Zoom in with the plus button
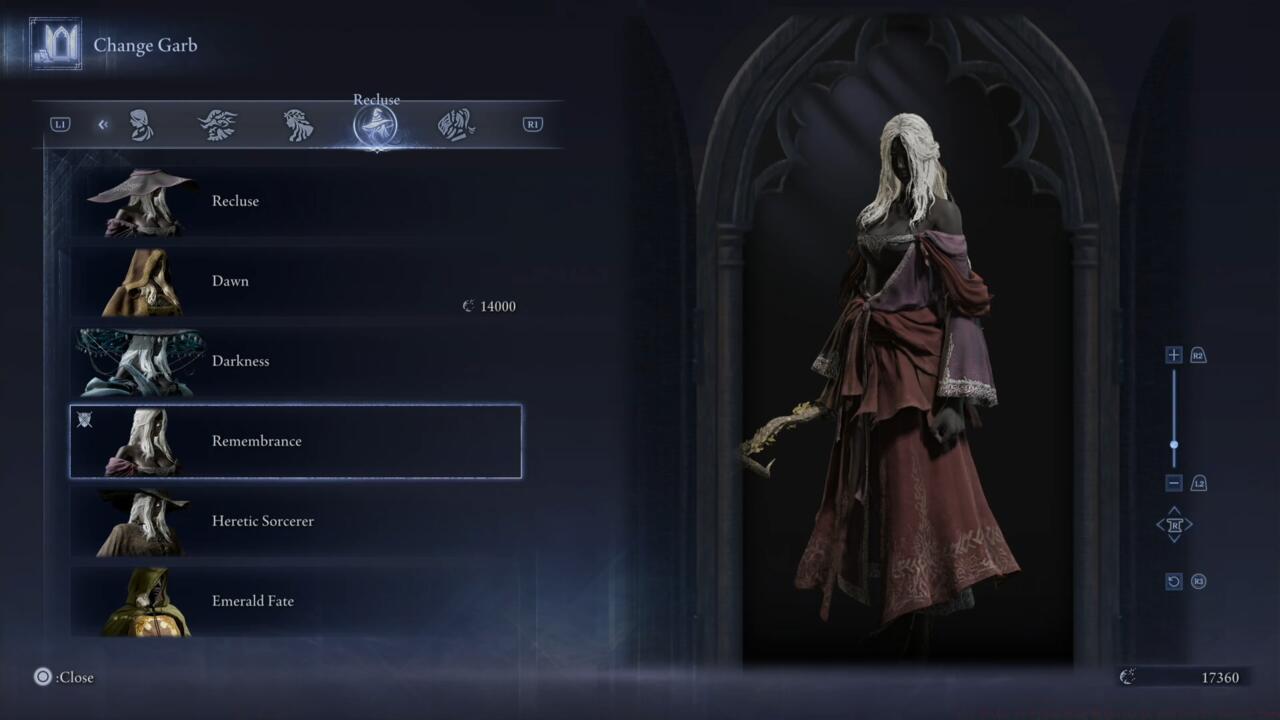This screenshot has width=1280, height=720. click(1174, 355)
